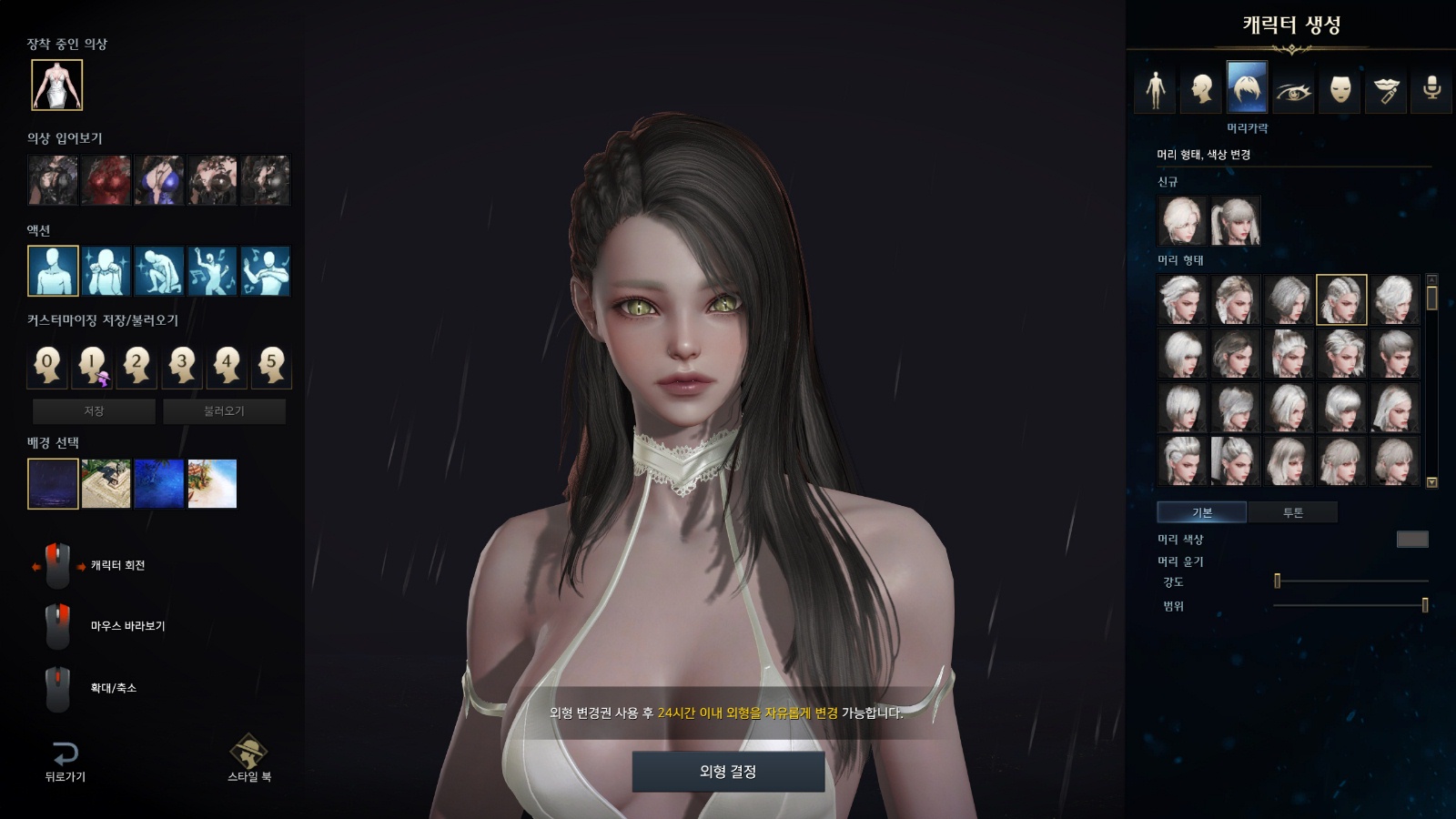Confirm appearance with 외형 결정 button

tap(728, 772)
